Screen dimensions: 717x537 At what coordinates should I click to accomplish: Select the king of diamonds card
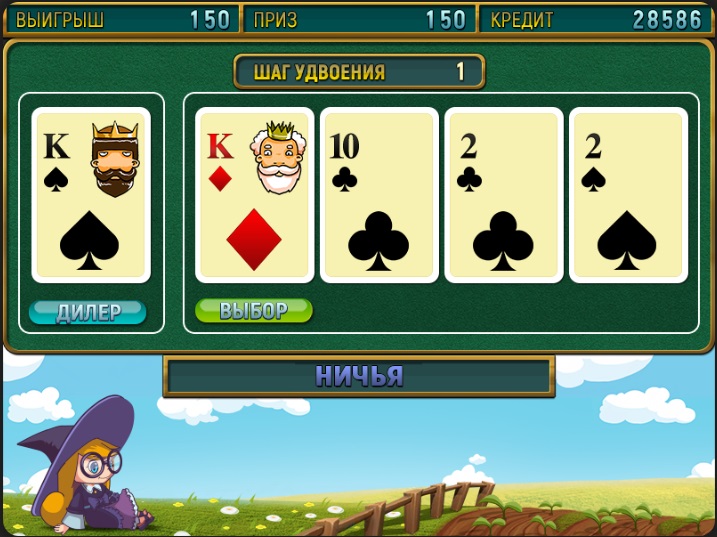pyautogui.click(x=256, y=195)
